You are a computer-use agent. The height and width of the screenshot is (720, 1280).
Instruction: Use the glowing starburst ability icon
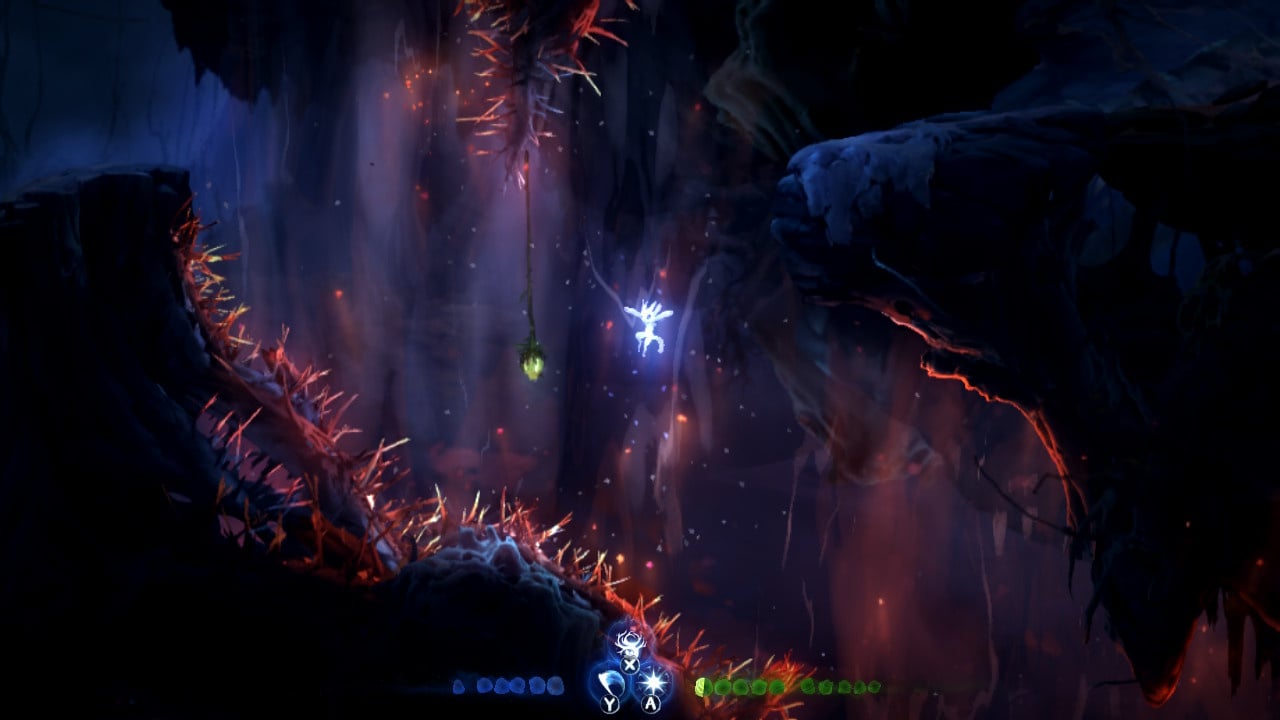[x=653, y=682]
